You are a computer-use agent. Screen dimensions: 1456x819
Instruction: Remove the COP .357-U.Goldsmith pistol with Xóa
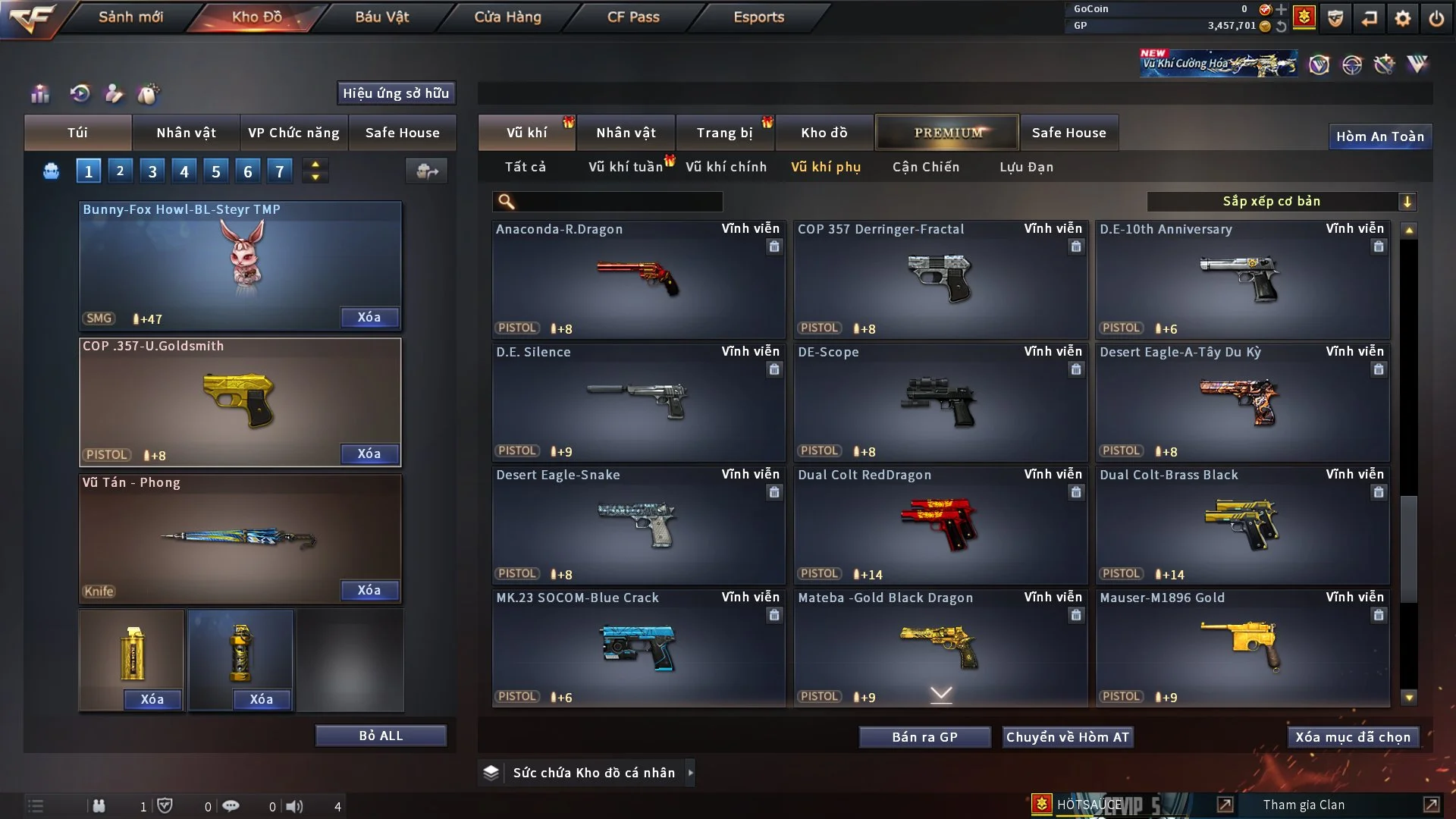coord(369,453)
